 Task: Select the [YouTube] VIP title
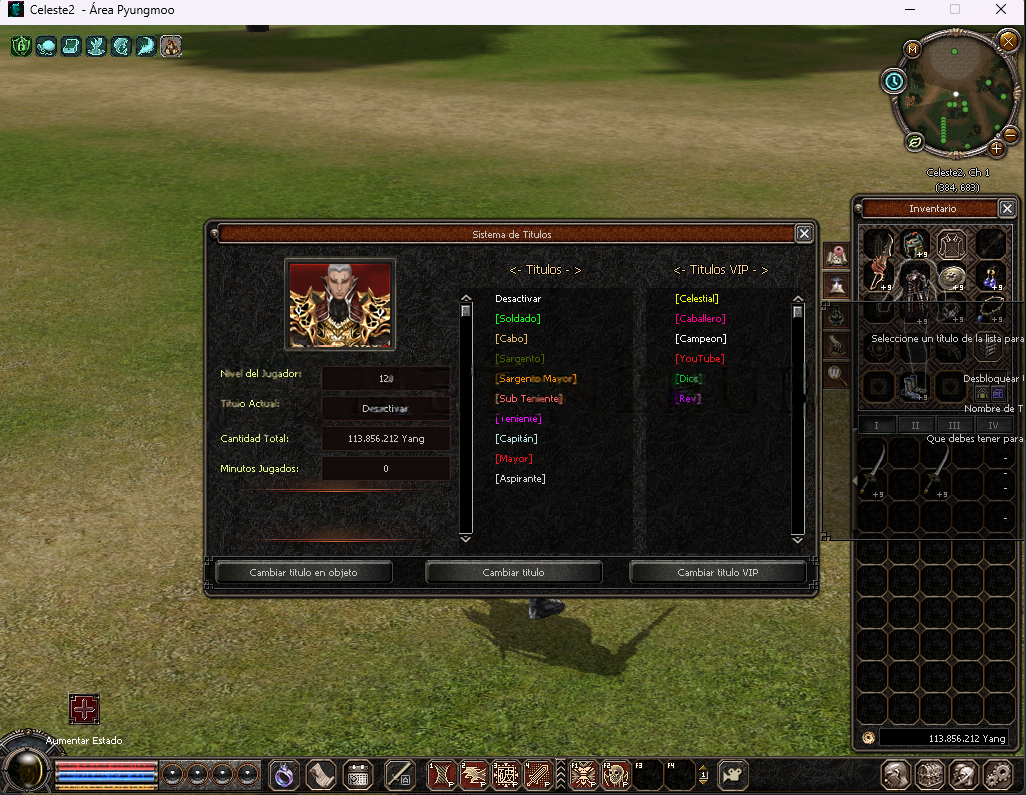(699, 359)
